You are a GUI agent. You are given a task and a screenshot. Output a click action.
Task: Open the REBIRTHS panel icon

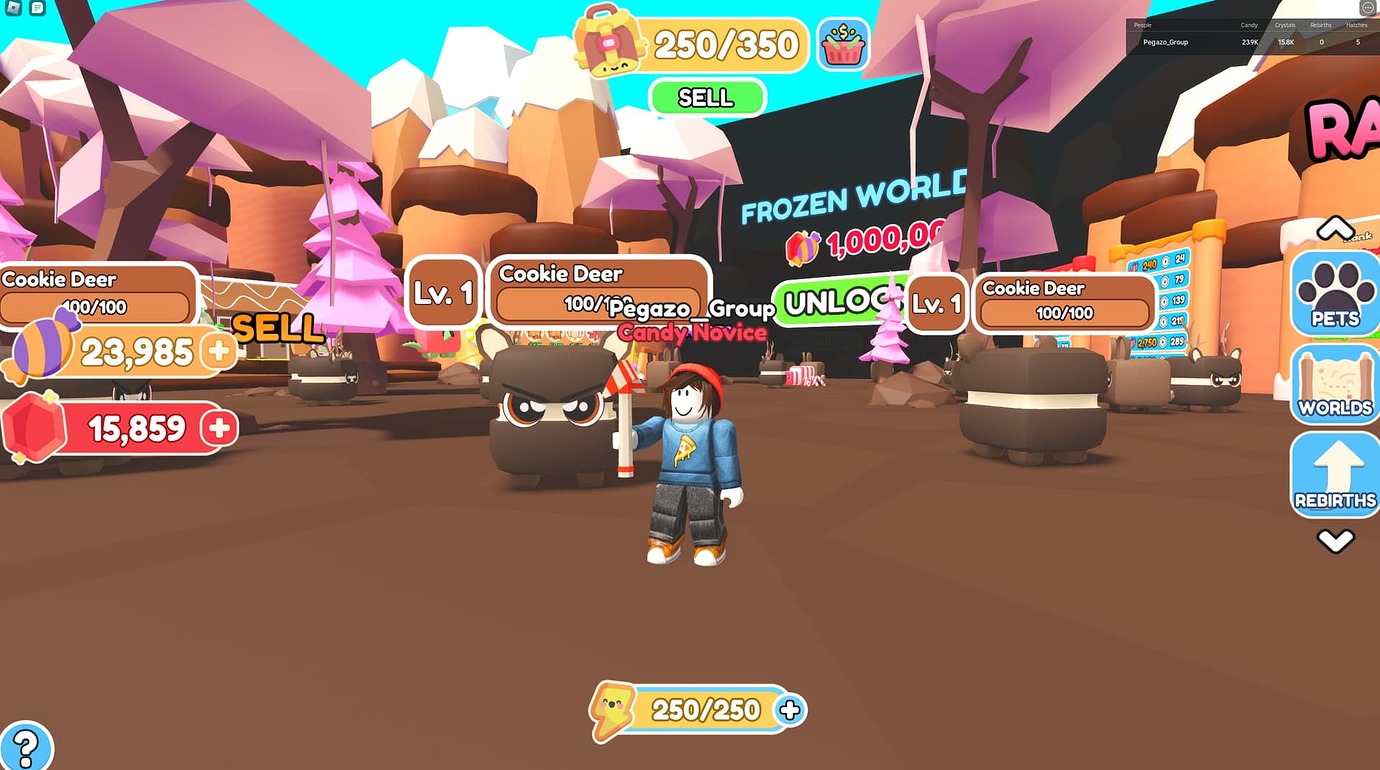pos(1334,470)
